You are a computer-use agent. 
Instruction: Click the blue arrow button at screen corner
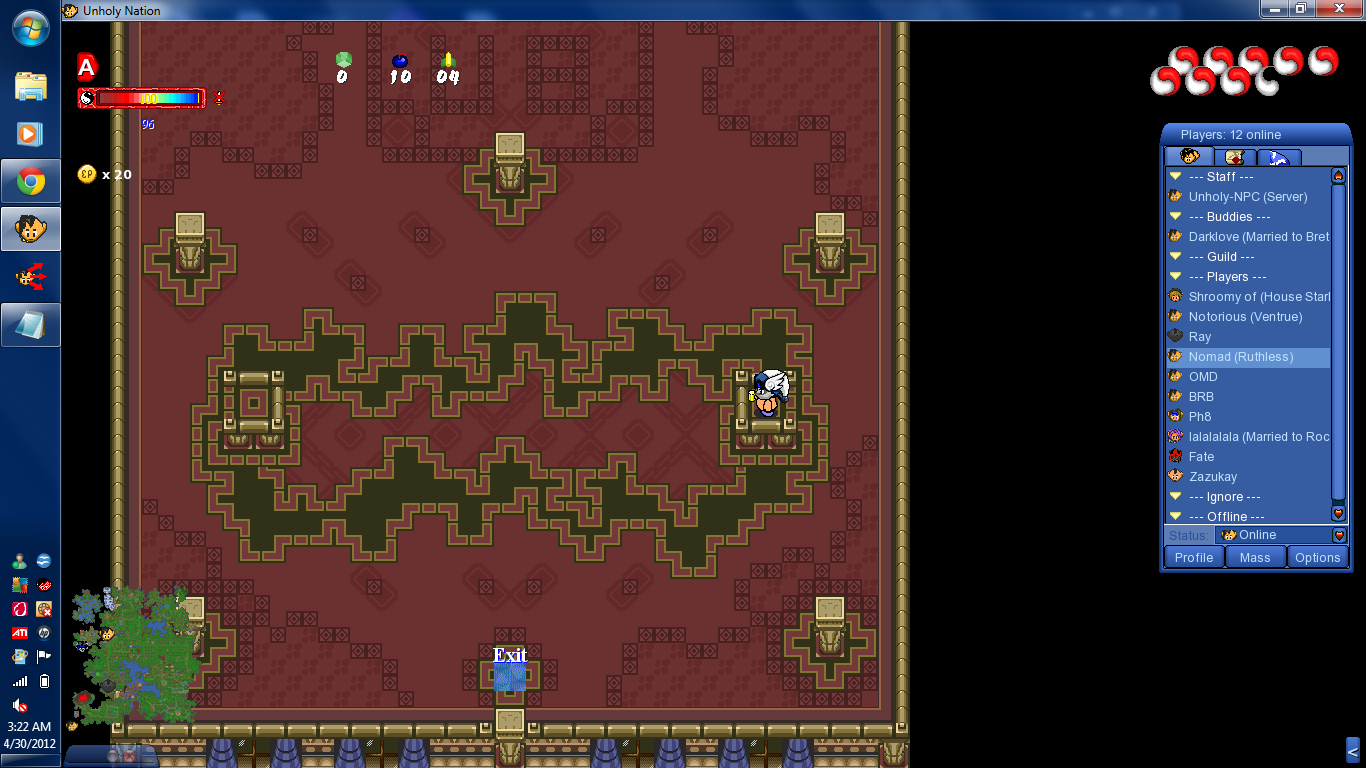[x=1352, y=751]
